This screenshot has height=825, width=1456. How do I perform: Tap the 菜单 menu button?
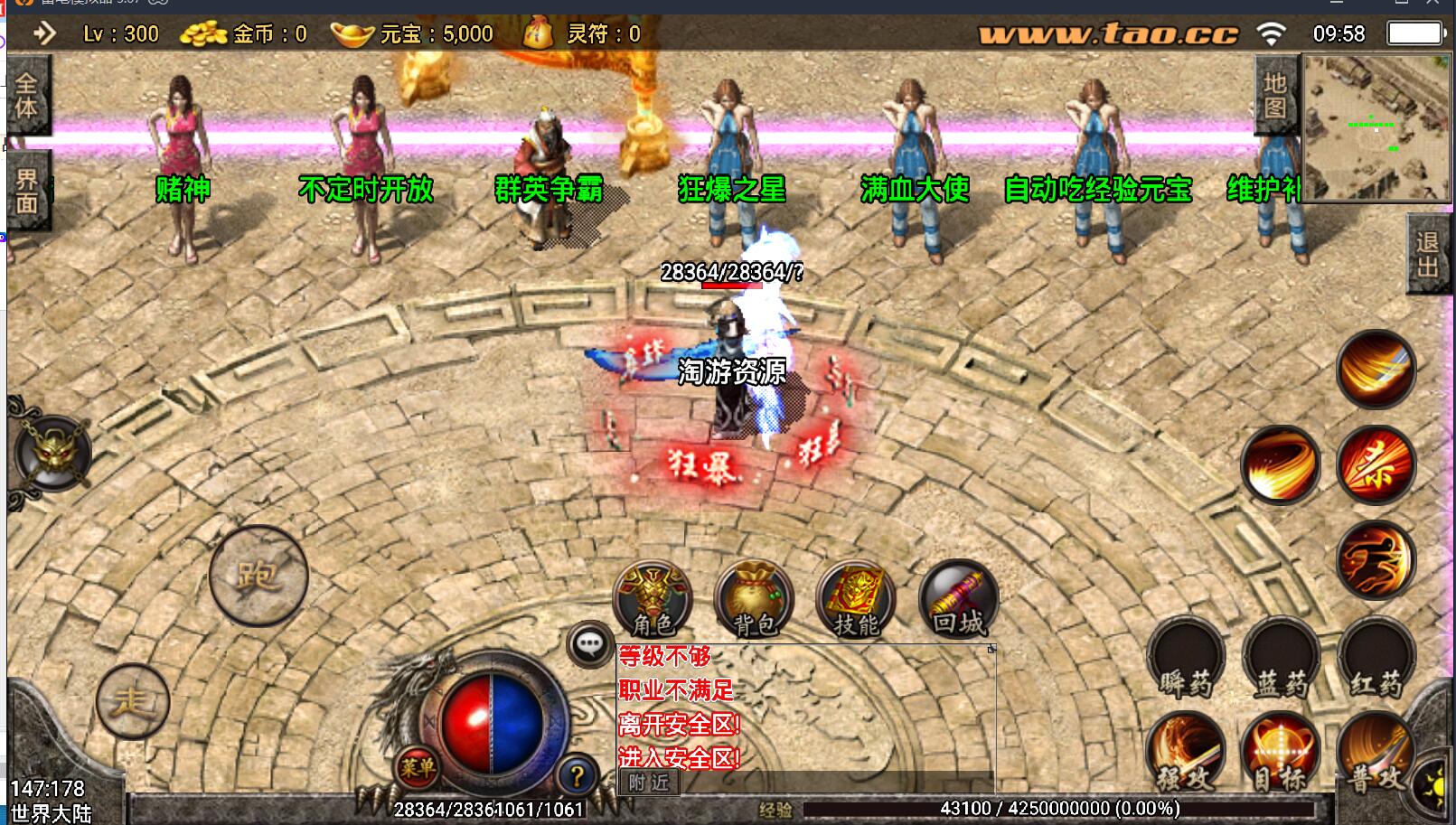(417, 768)
